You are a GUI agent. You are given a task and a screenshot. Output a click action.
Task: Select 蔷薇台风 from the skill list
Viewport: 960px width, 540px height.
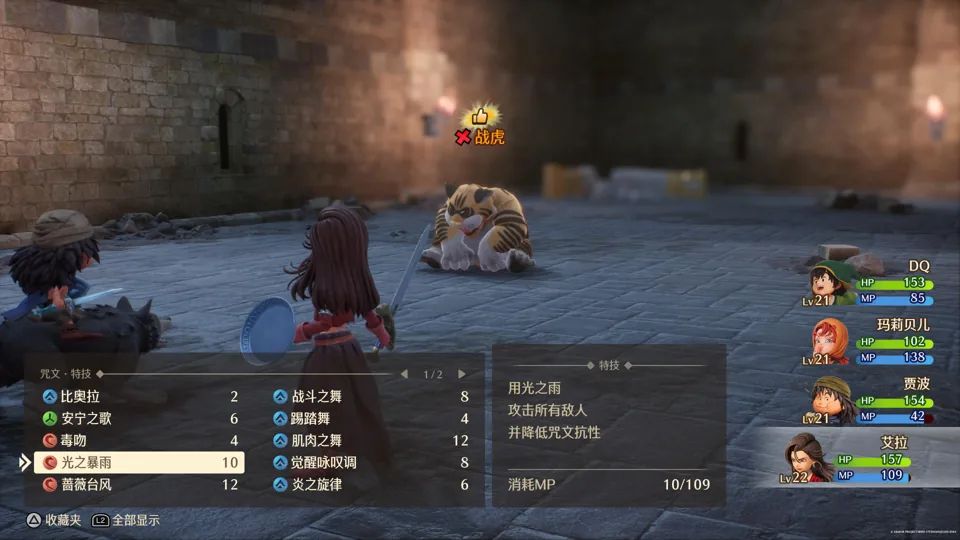pos(139,484)
